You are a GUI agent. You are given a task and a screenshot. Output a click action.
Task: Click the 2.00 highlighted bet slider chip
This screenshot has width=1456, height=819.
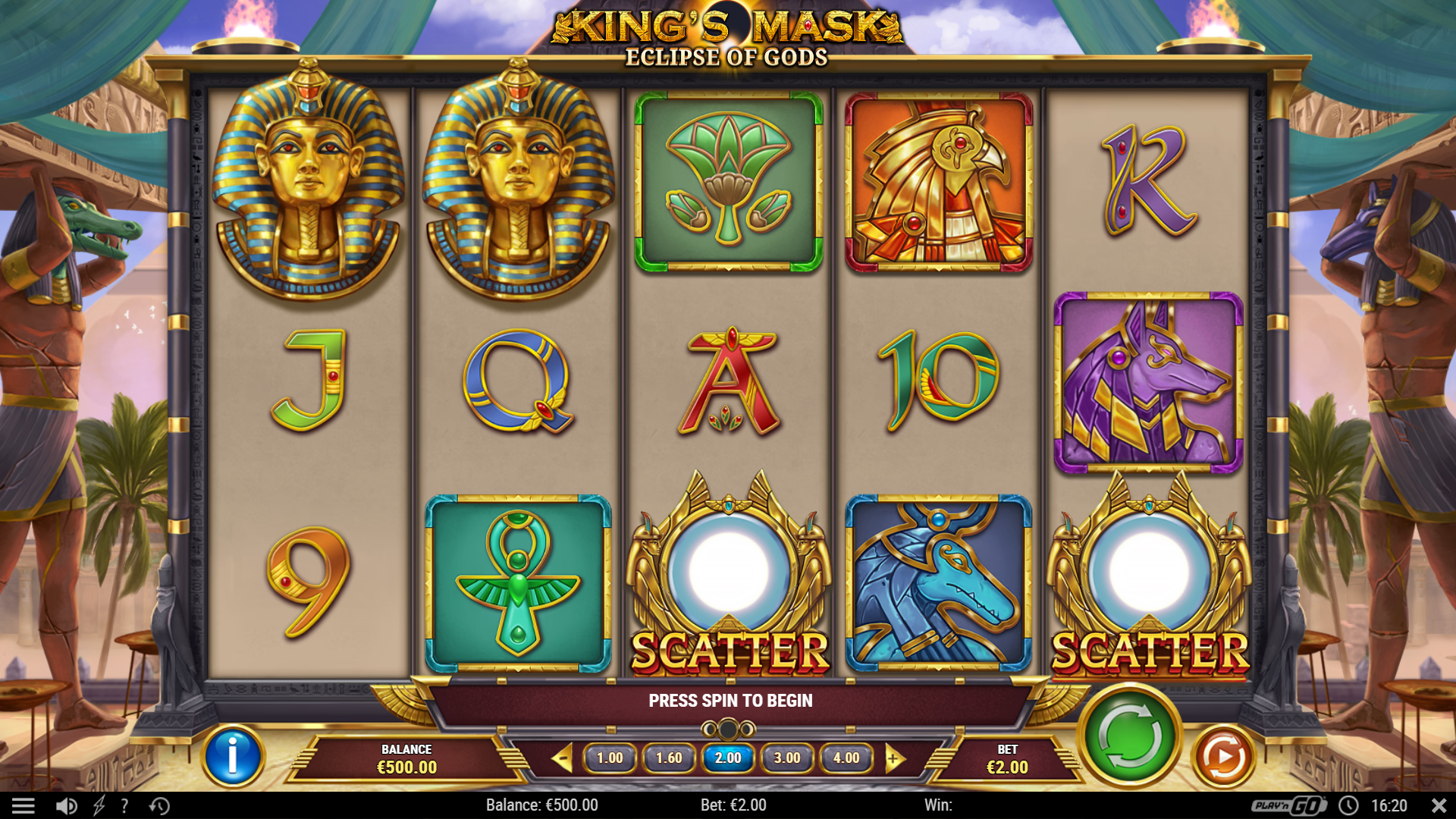click(728, 757)
